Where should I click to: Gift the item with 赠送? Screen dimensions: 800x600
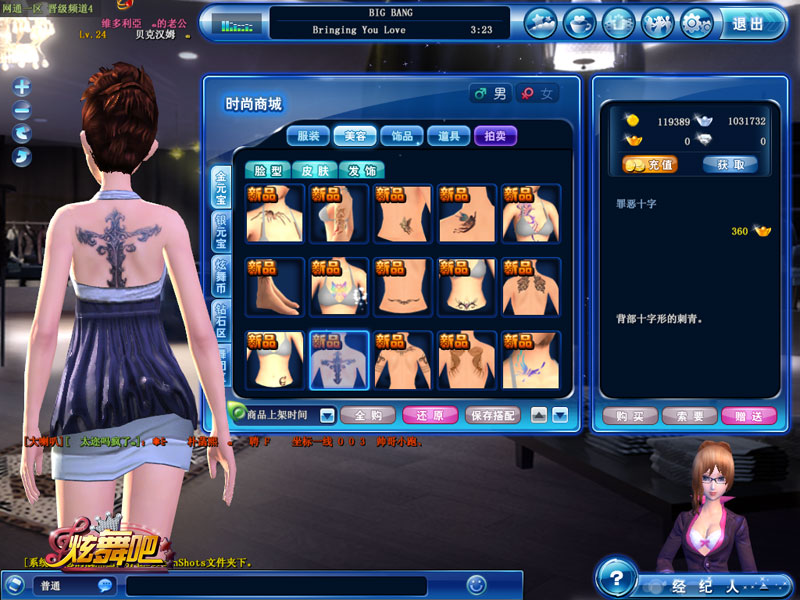tap(748, 416)
